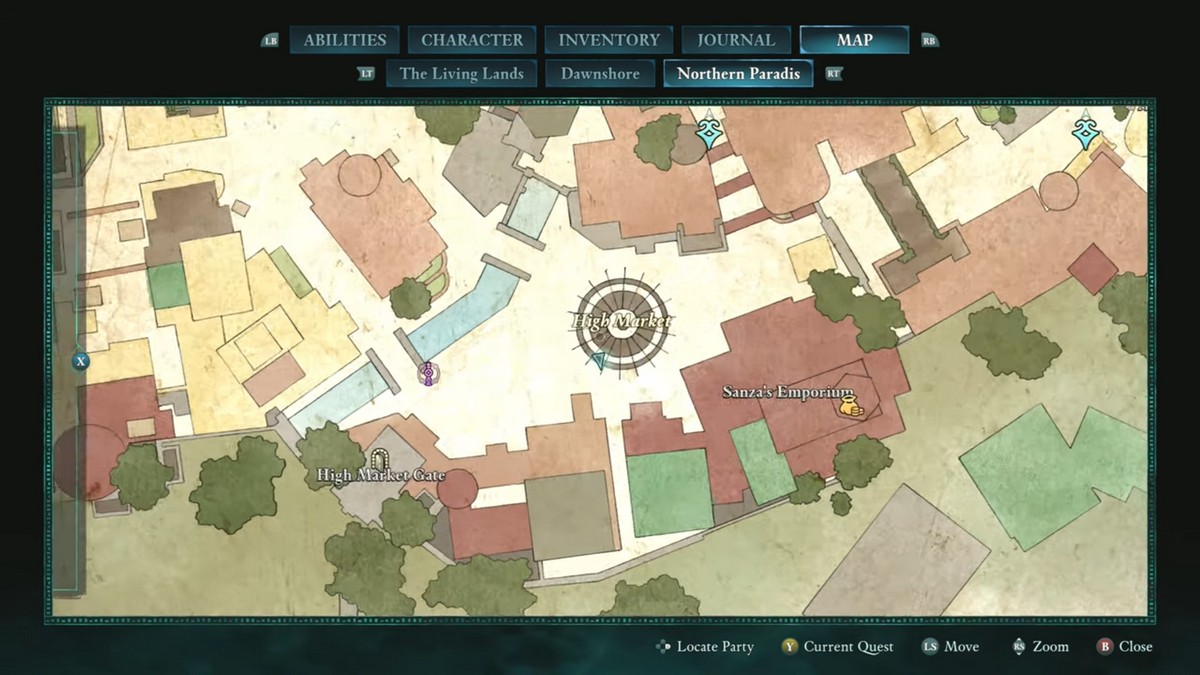Open the Abilities tab
1200x675 pixels.
(345, 40)
